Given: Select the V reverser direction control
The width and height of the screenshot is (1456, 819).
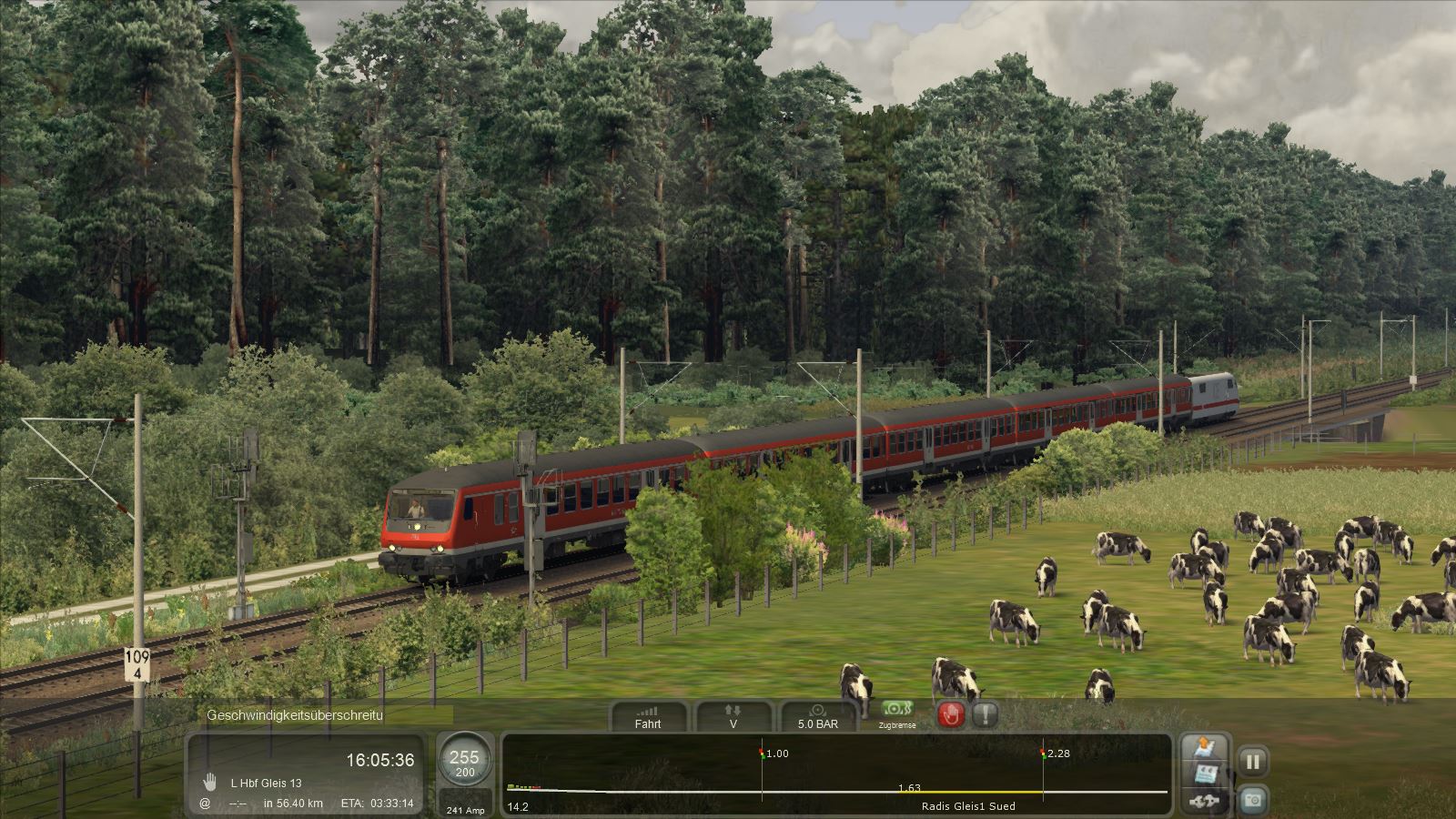Looking at the screenshot, I should 733,717.
